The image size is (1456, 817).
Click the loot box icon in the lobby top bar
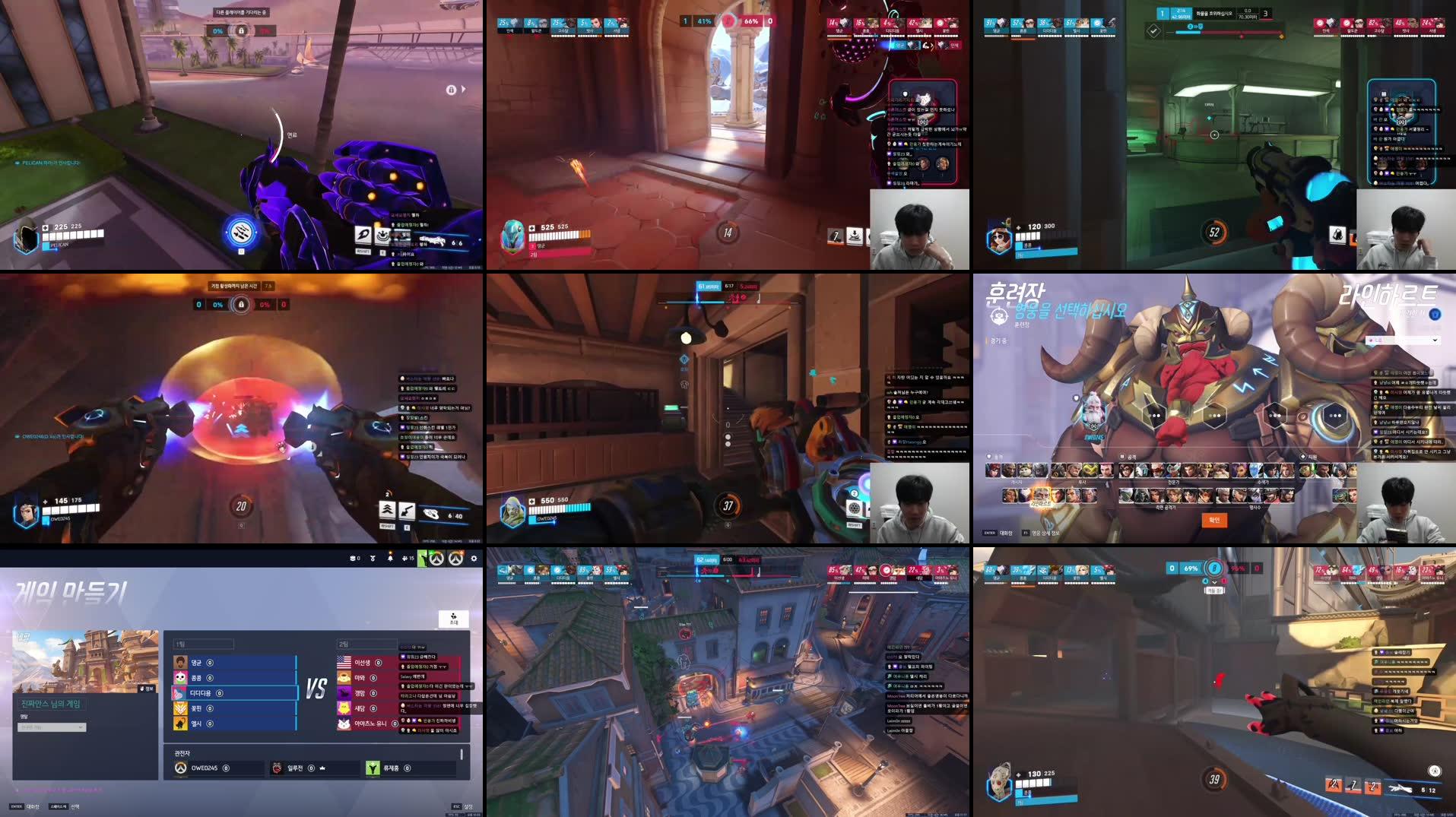[354, 559]
